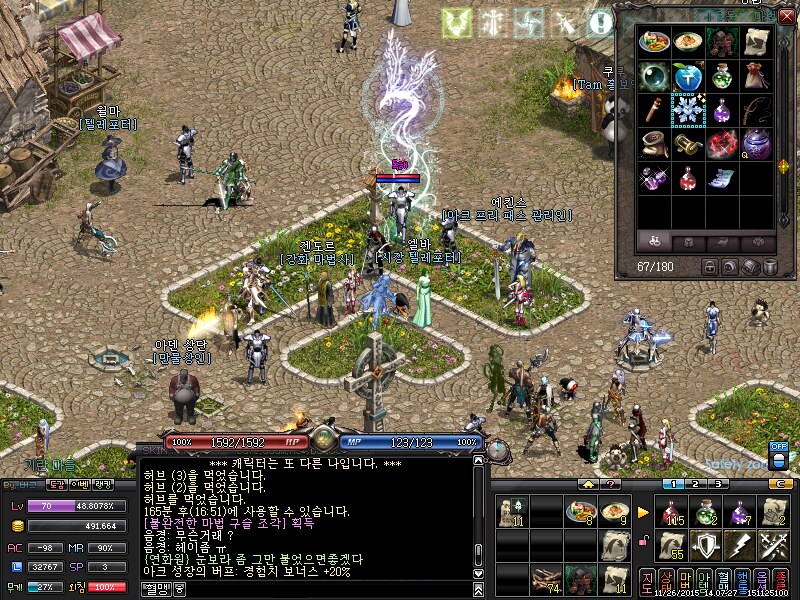Click the inventory padlock button
This screenshot has height=600, width=800.
(709, 267)
